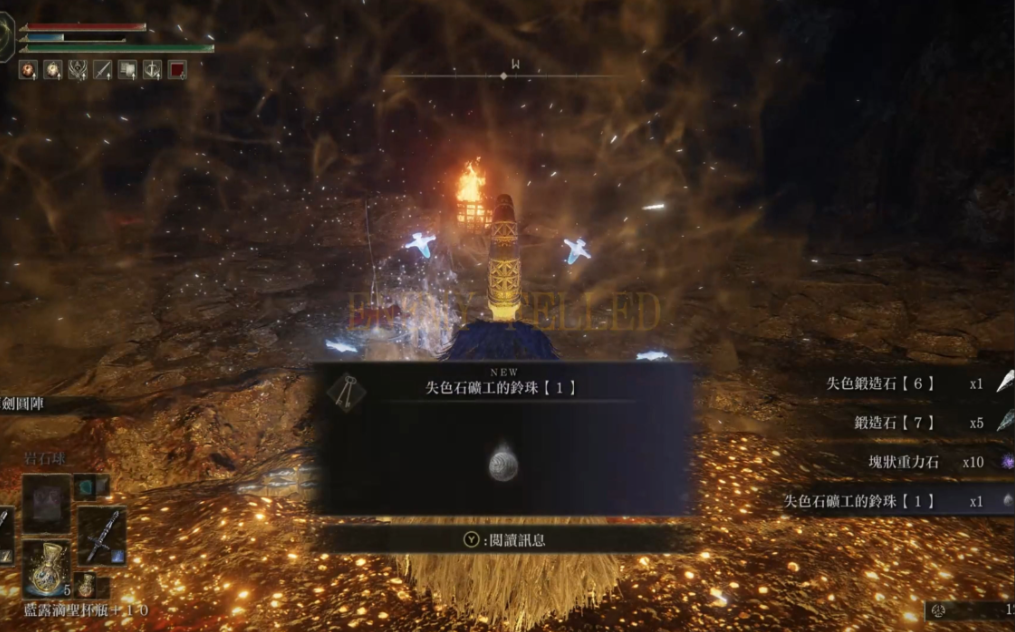Image resolution: width=1015 pixels, height=632 pixels.
Task: Click the scroll buff status icon
Action: coord(127,70)
